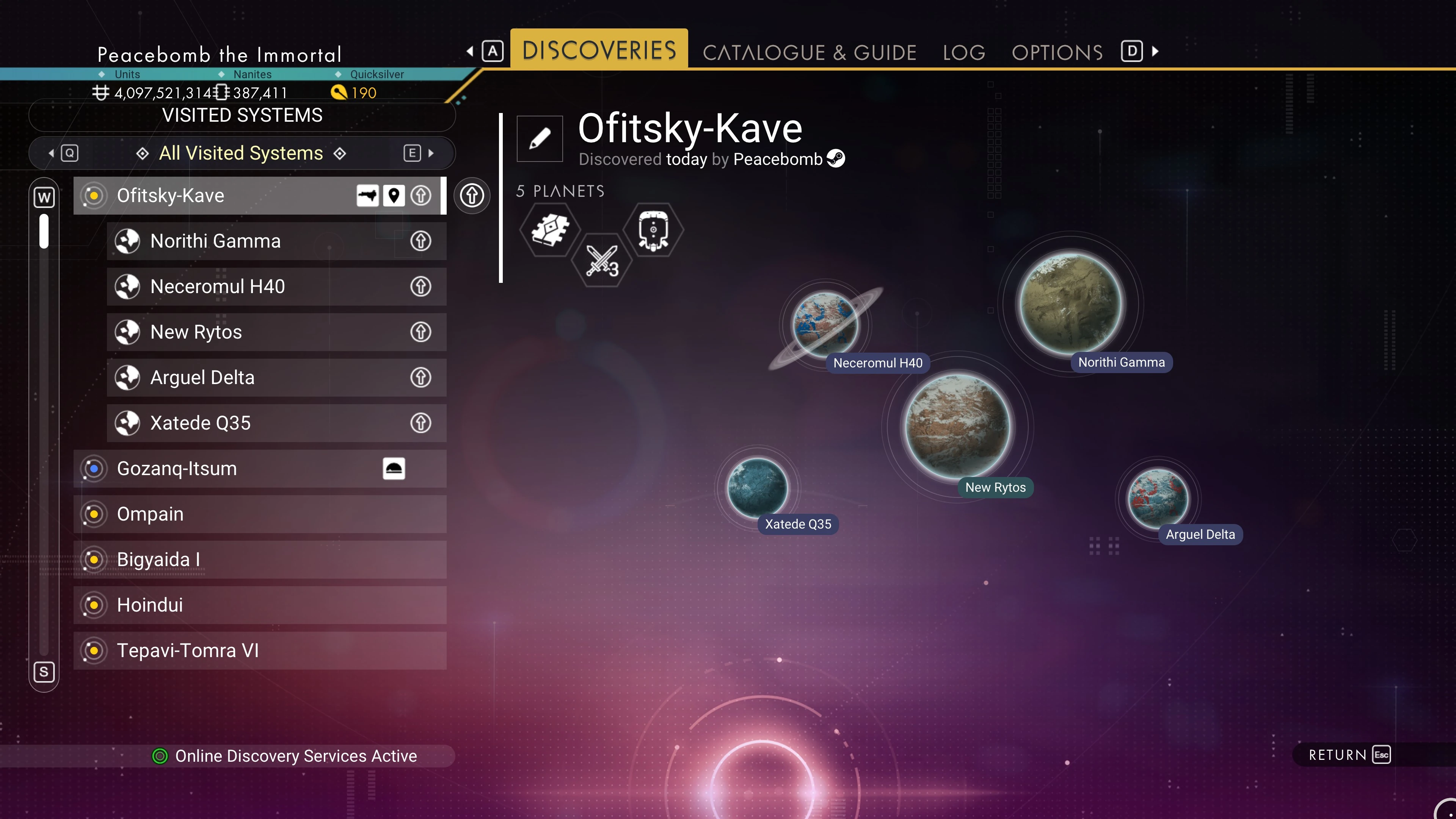1456x819 pixels.
Task: Click the Xatede Q35 planet globe
Action: tap(757, 487)
